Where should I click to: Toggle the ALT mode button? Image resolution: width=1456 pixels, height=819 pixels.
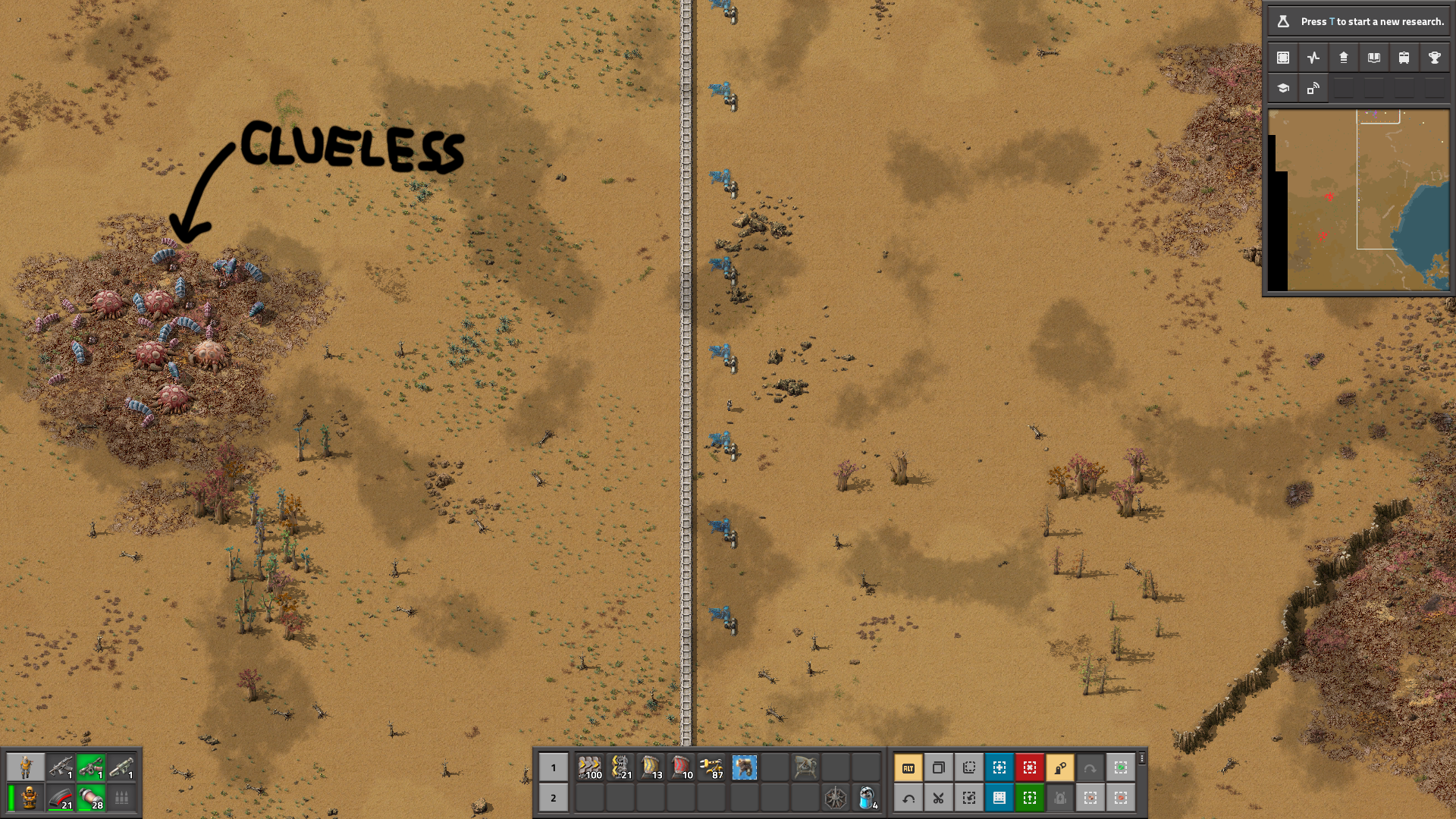(x=908, y=767)
